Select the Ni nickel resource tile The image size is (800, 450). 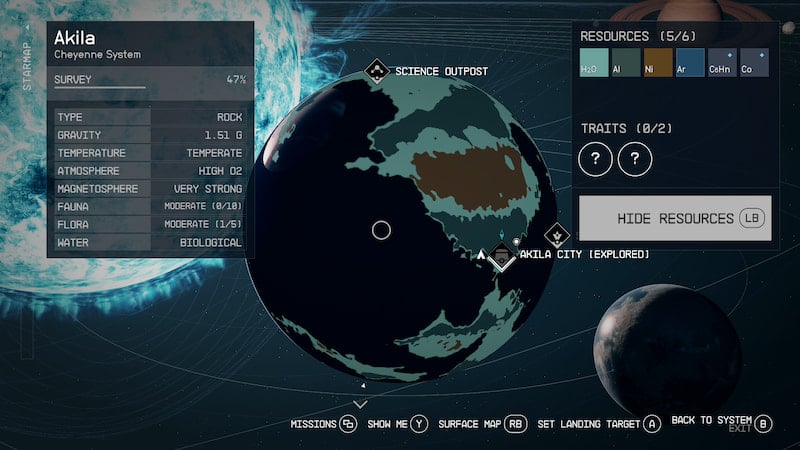(x=658, y=63)
